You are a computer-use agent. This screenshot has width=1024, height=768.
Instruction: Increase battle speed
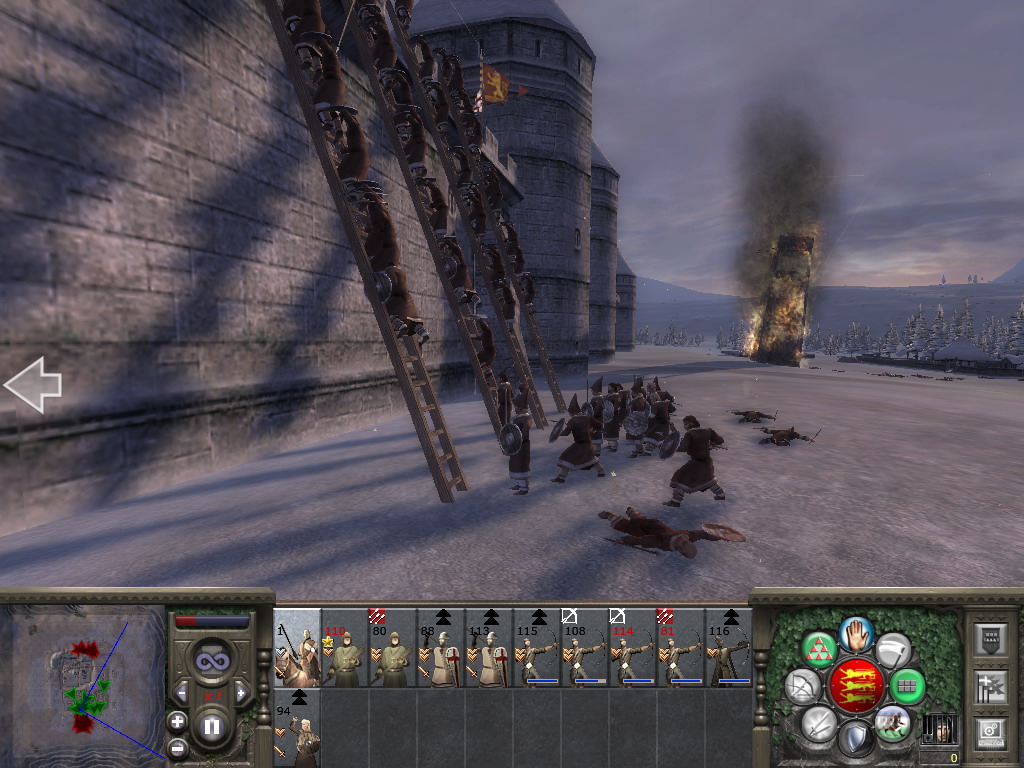[240, 692]
